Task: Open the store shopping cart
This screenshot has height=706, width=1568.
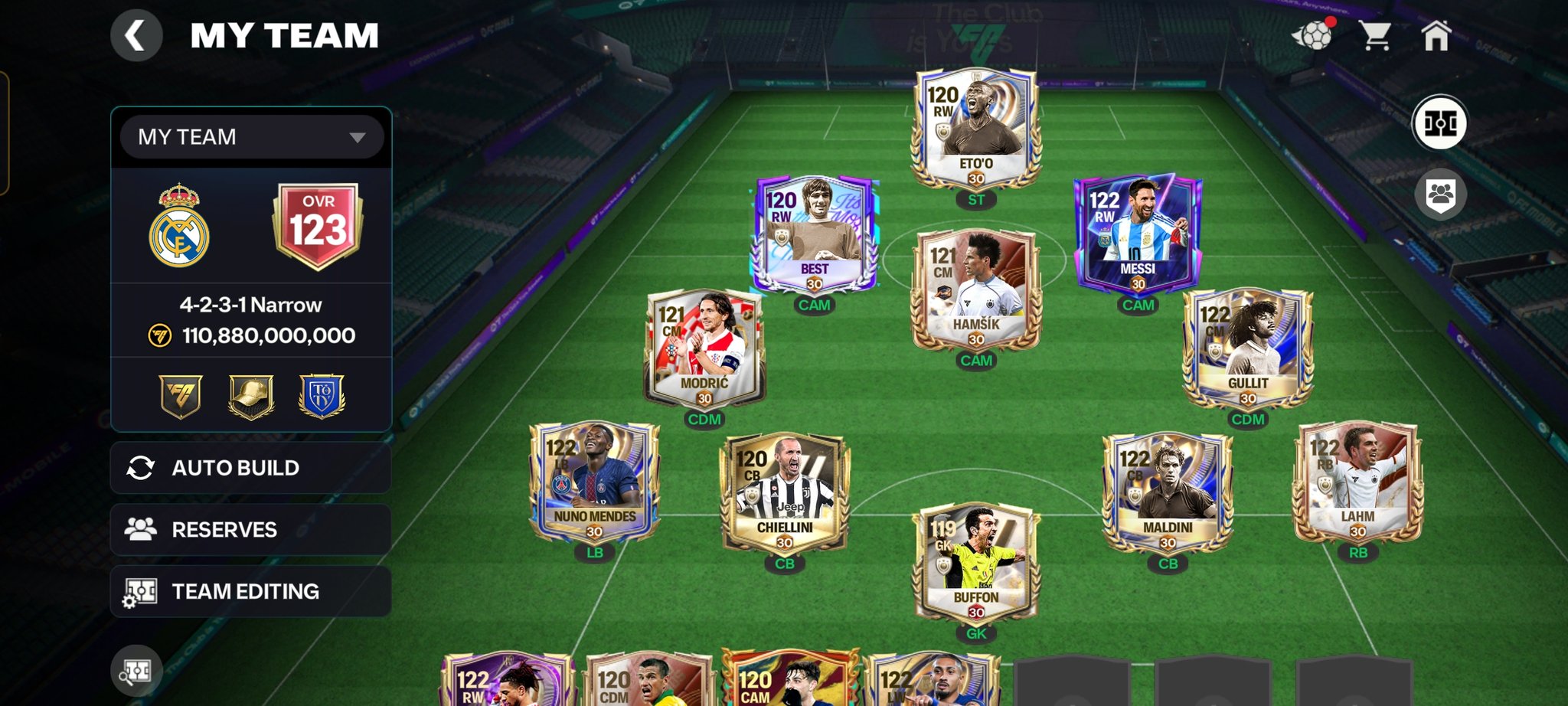Action: [1375, 36]
